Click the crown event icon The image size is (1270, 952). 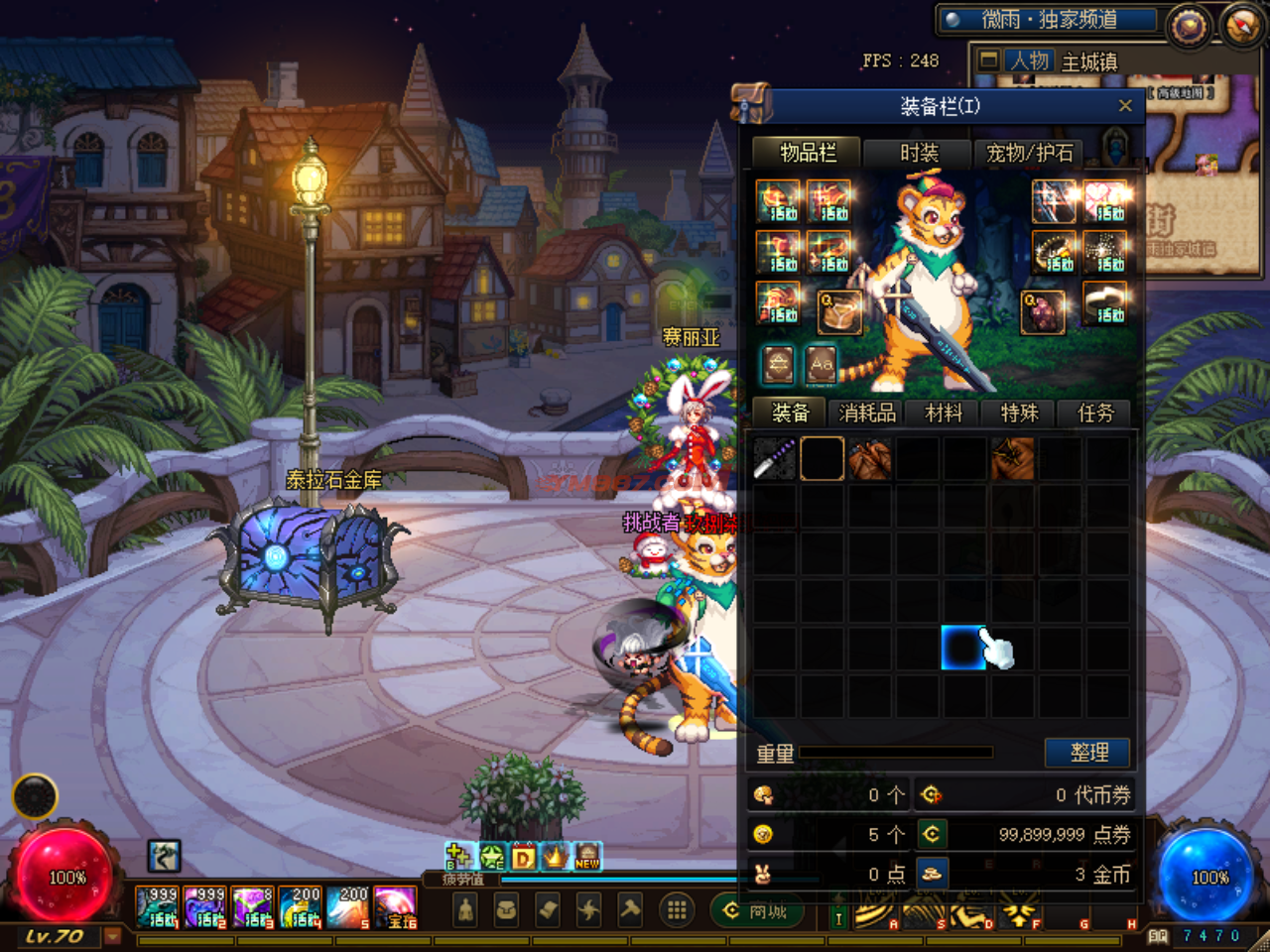point(556,857)
